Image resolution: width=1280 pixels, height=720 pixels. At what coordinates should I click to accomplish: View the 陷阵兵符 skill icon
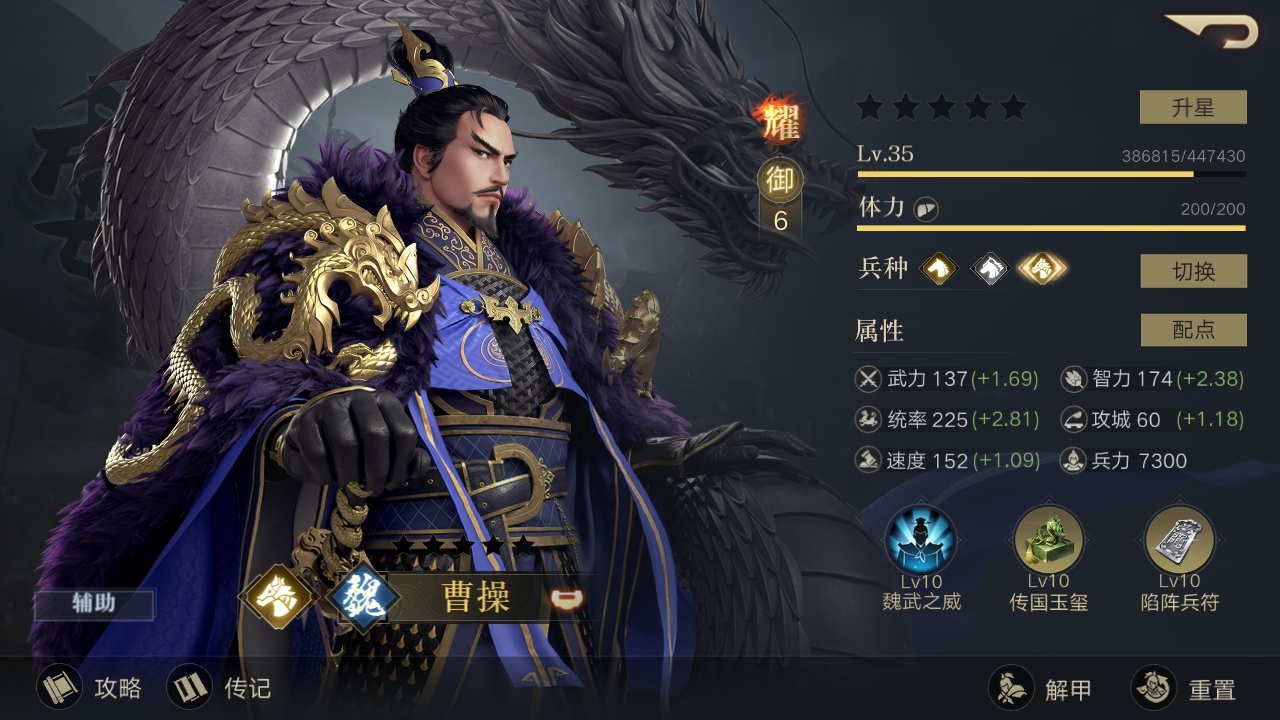1179,542
